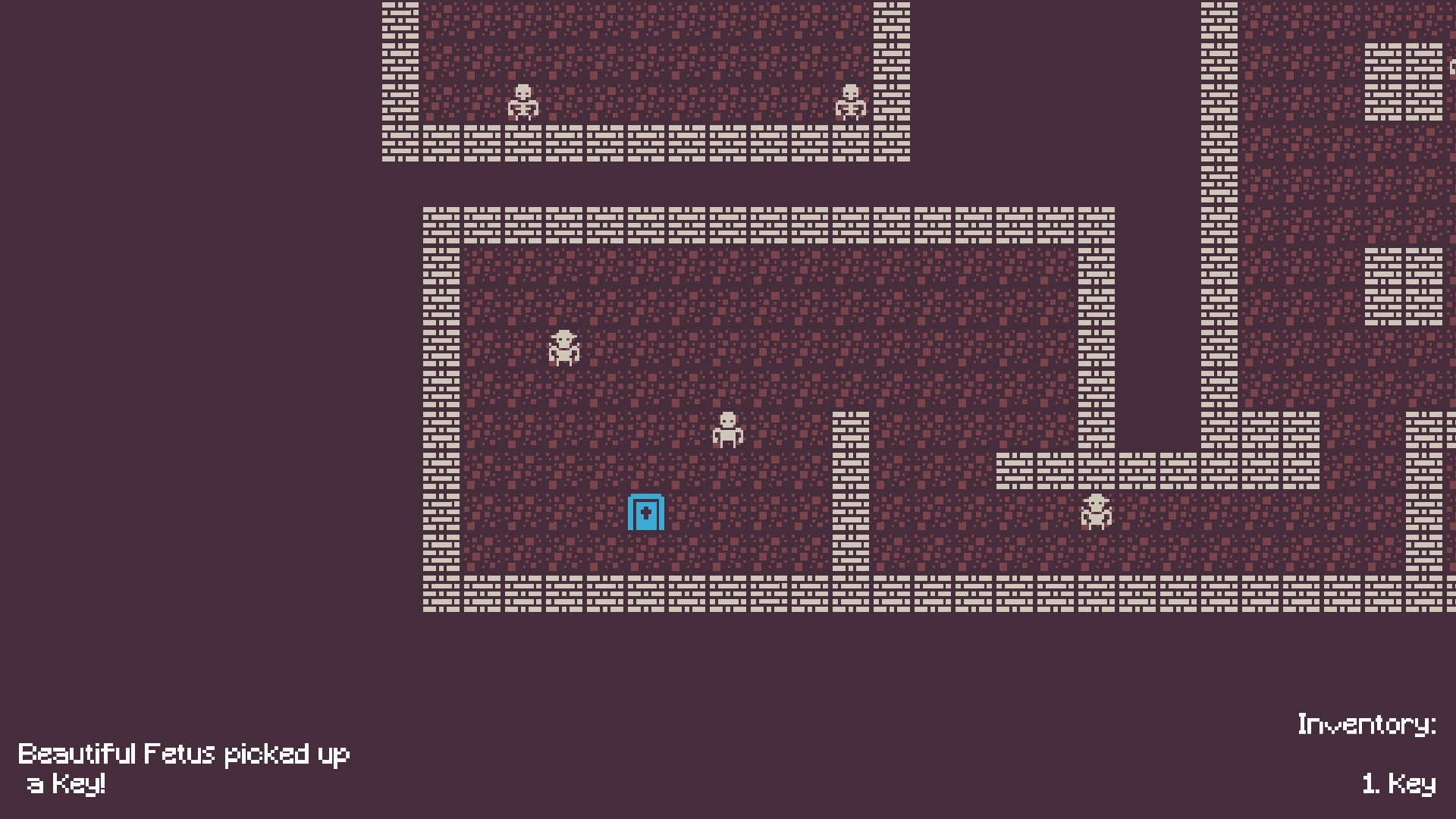Screen dimensions: 1456x819
Task: Click the skeleton beside the top-right wall corner
Action: 849,102
